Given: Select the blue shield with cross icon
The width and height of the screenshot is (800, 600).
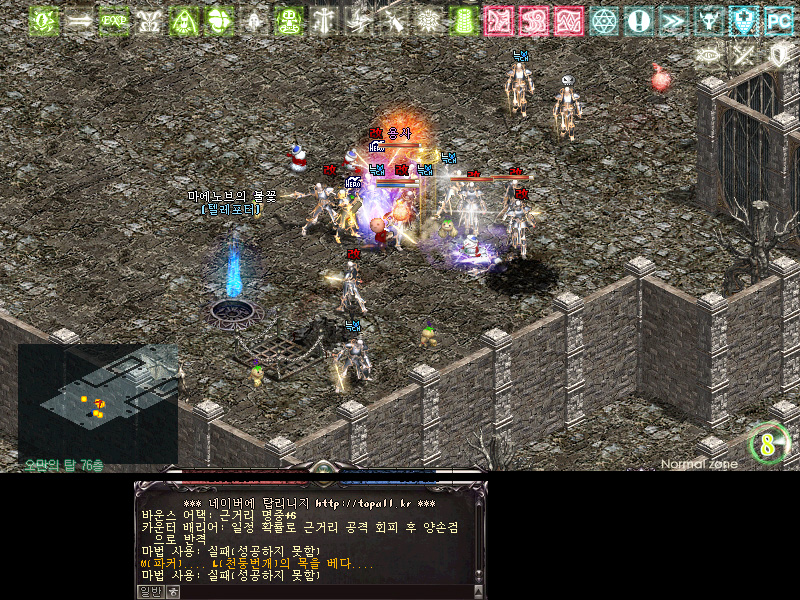Looking at the screenshot, I should pos(744,20).
